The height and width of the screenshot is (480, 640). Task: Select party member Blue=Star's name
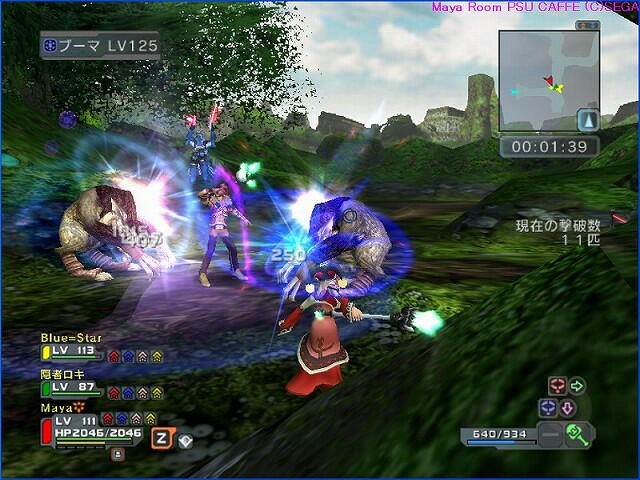point(71,338)
